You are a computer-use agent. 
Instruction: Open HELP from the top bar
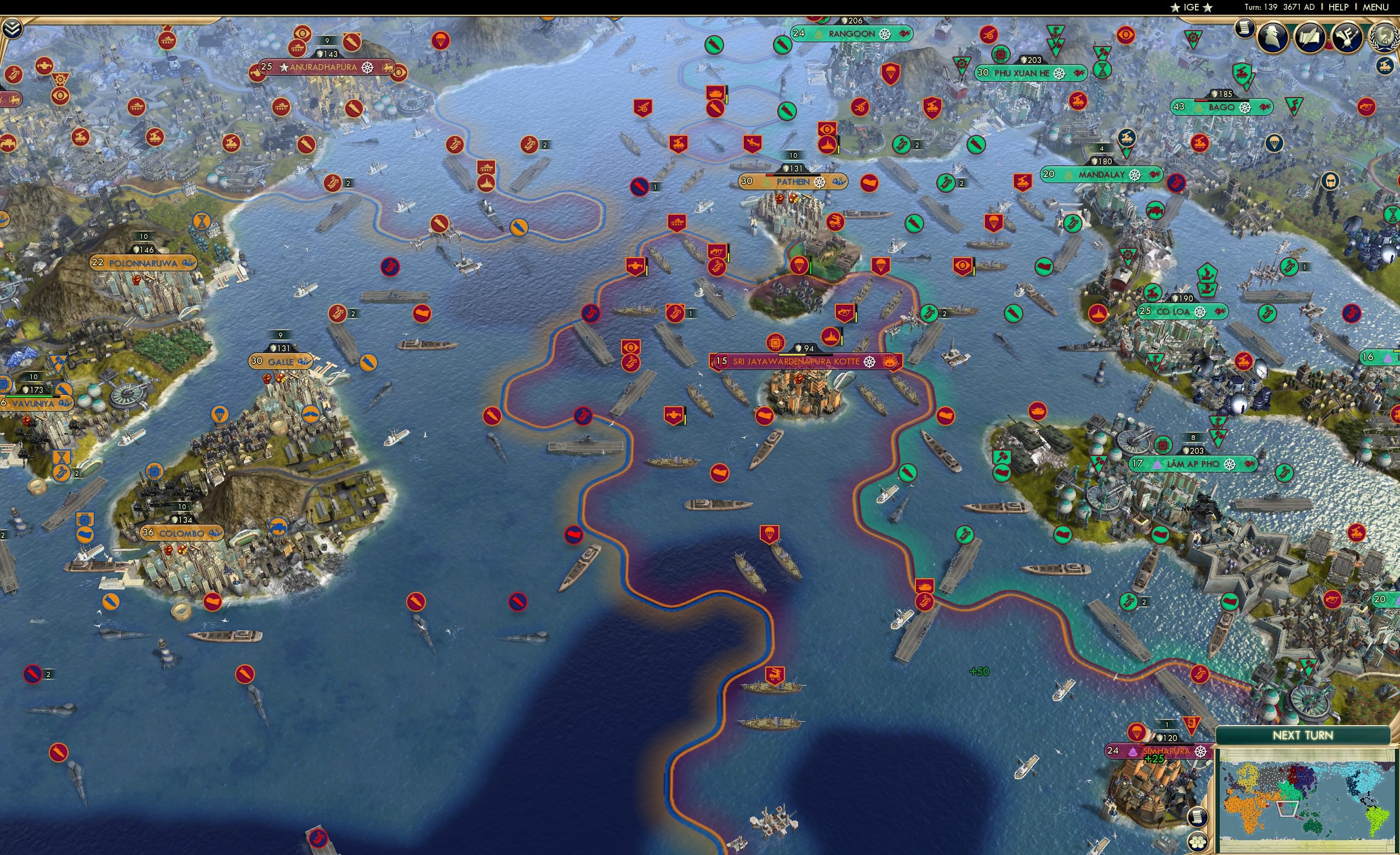pos(1339,7)
